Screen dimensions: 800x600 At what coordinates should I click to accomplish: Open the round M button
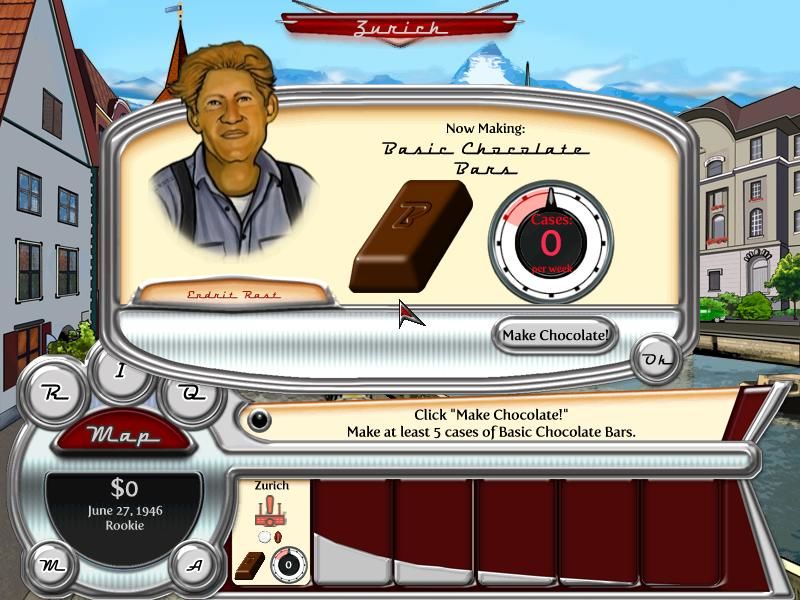point(50,565)
